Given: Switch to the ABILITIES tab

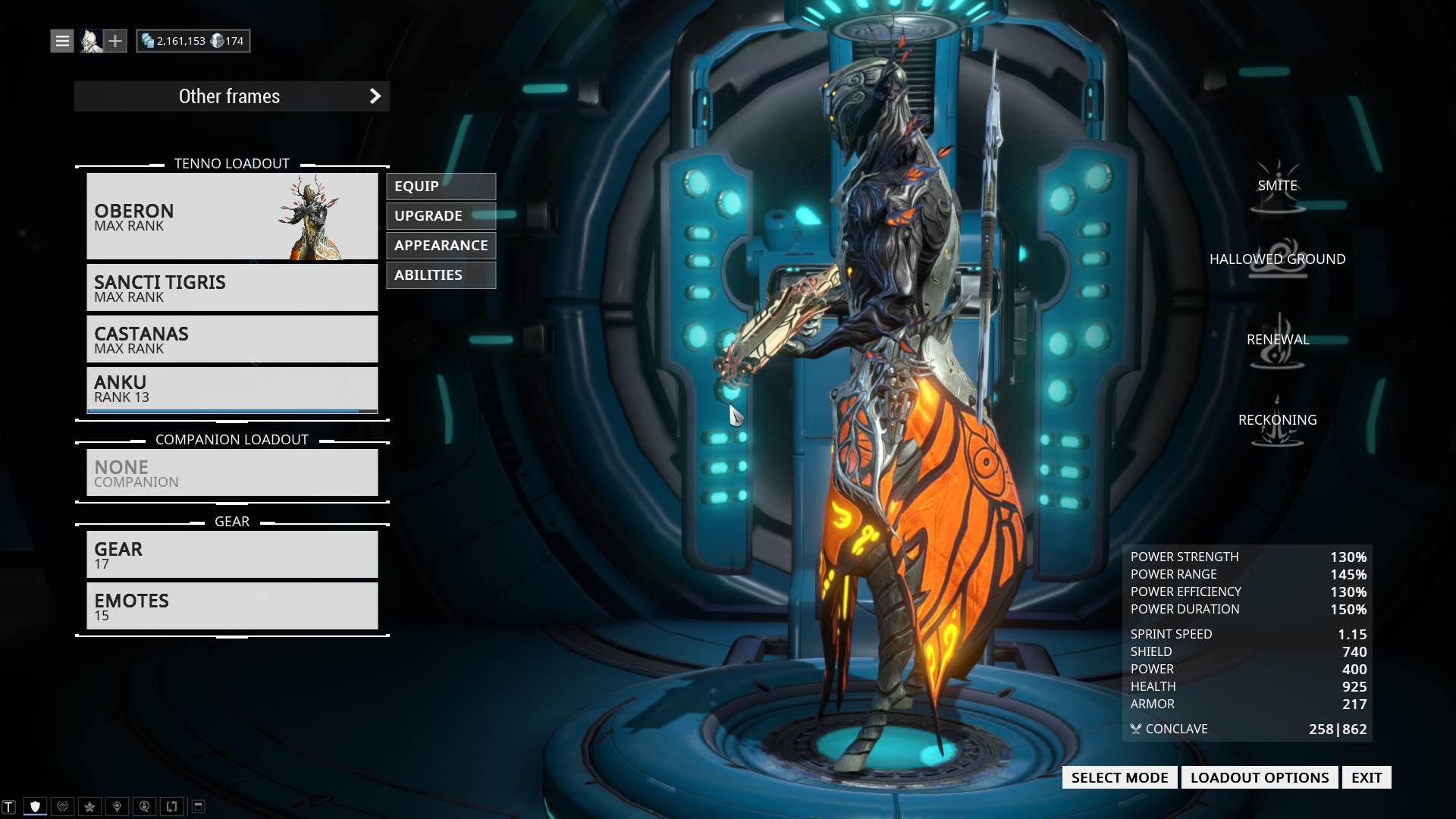Looking at the screenshot, I should click(x=441, y=275).
